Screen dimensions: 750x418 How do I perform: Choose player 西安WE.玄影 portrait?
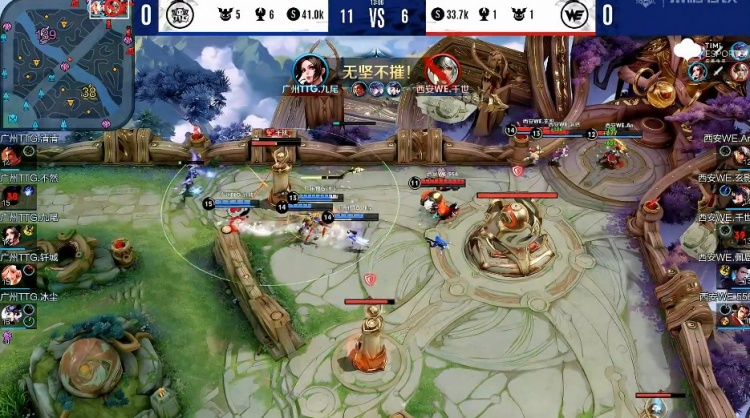point(738,193)
